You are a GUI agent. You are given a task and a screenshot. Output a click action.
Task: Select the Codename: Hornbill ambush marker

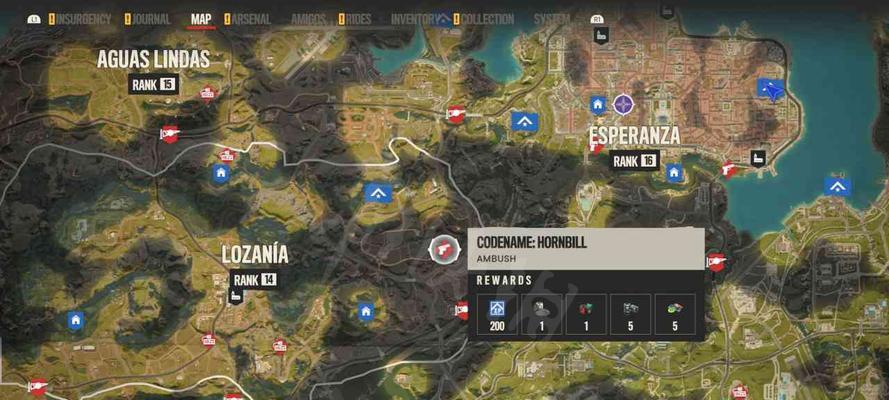pyautogui.click(x=440, y=249)
